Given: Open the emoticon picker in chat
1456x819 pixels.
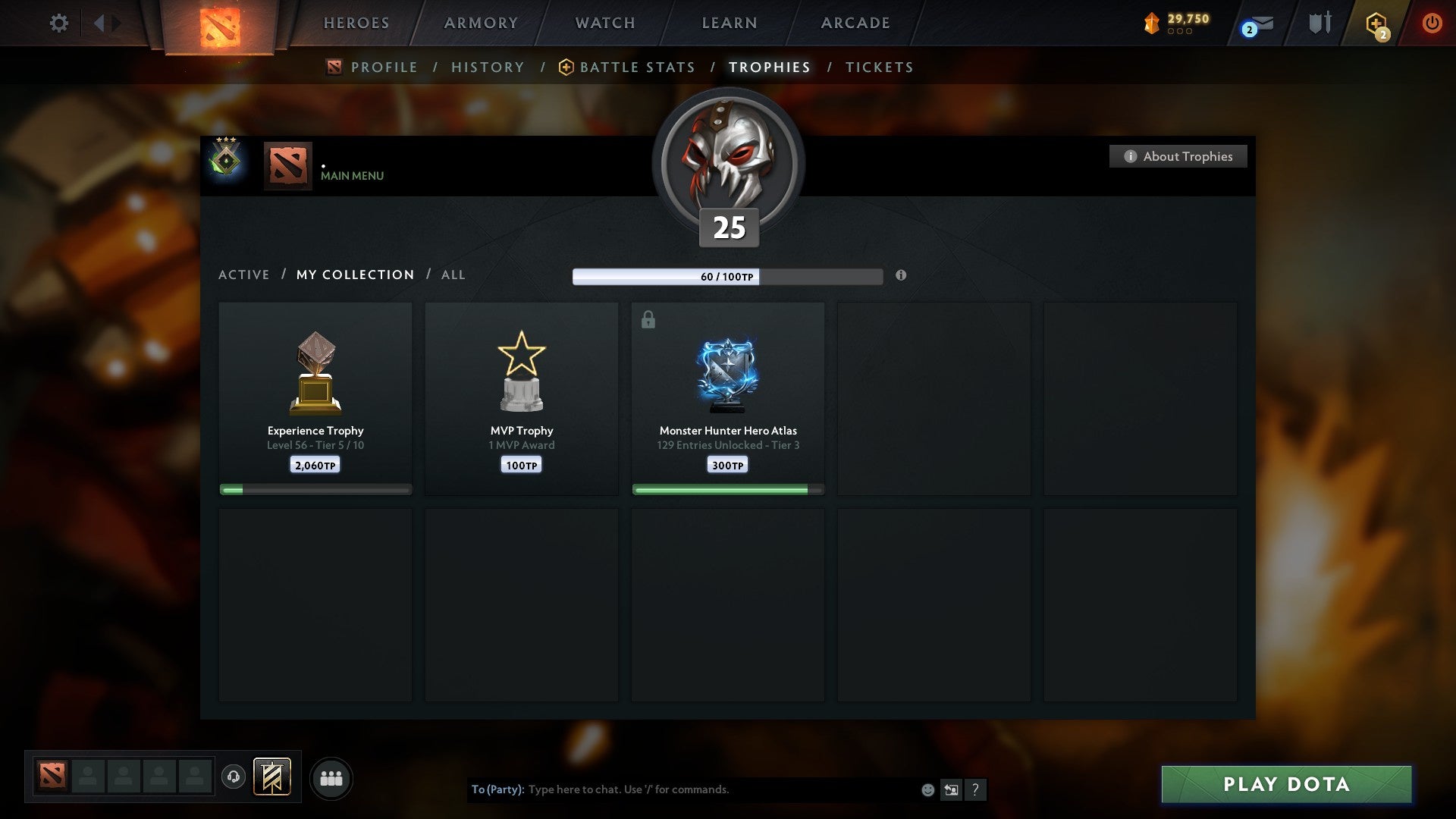Looking at the screenshot, I should point(927,789).
